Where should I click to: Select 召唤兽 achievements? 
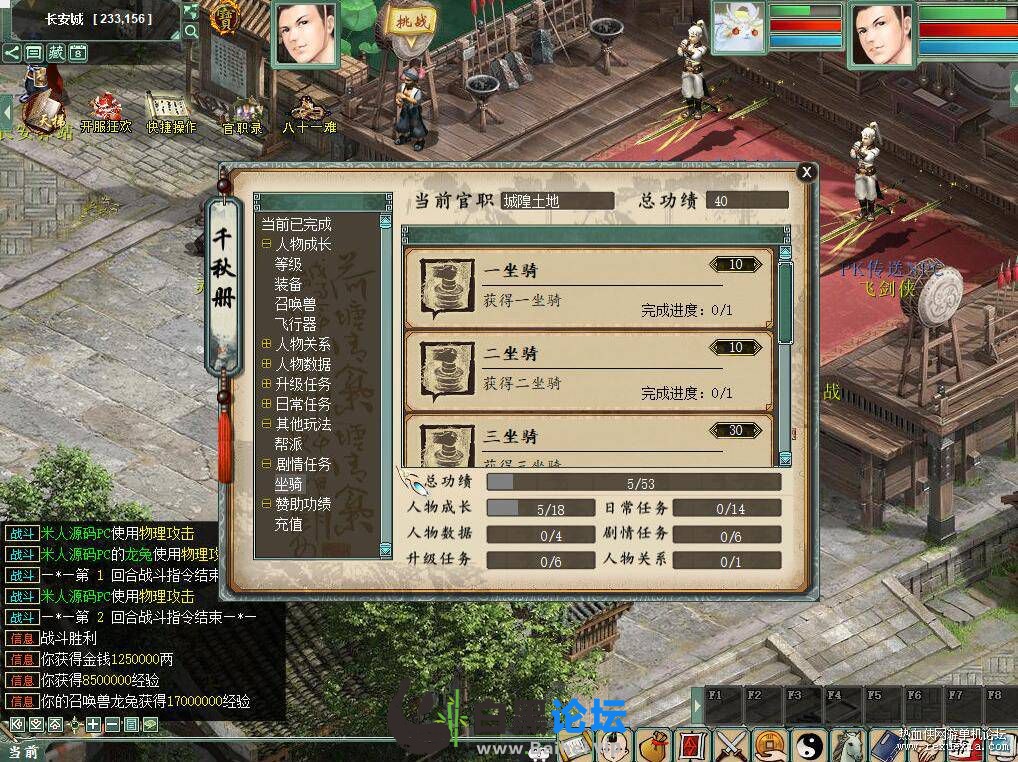tap(295, 305)
